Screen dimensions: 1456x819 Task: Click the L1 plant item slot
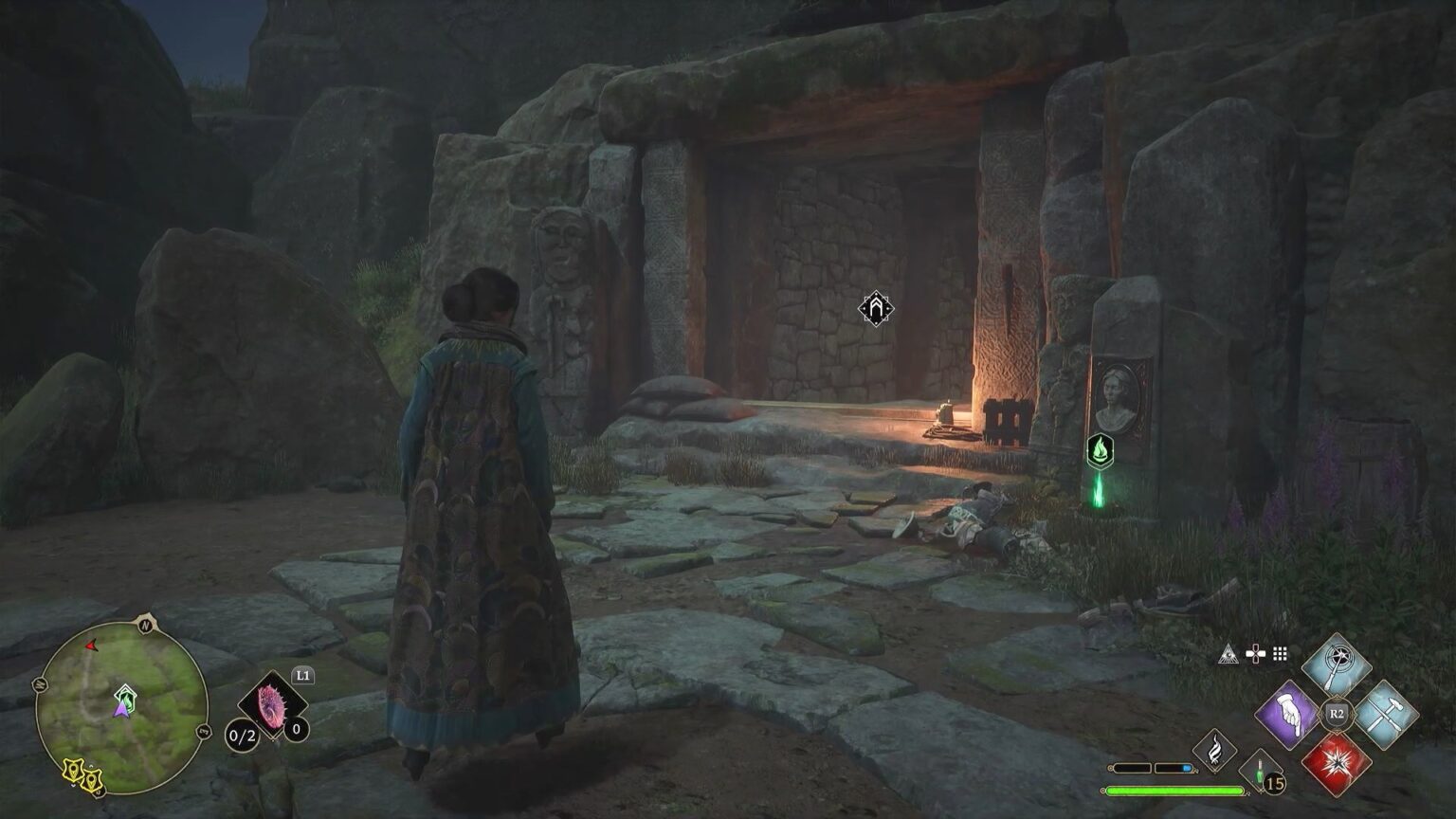point(272,702)
